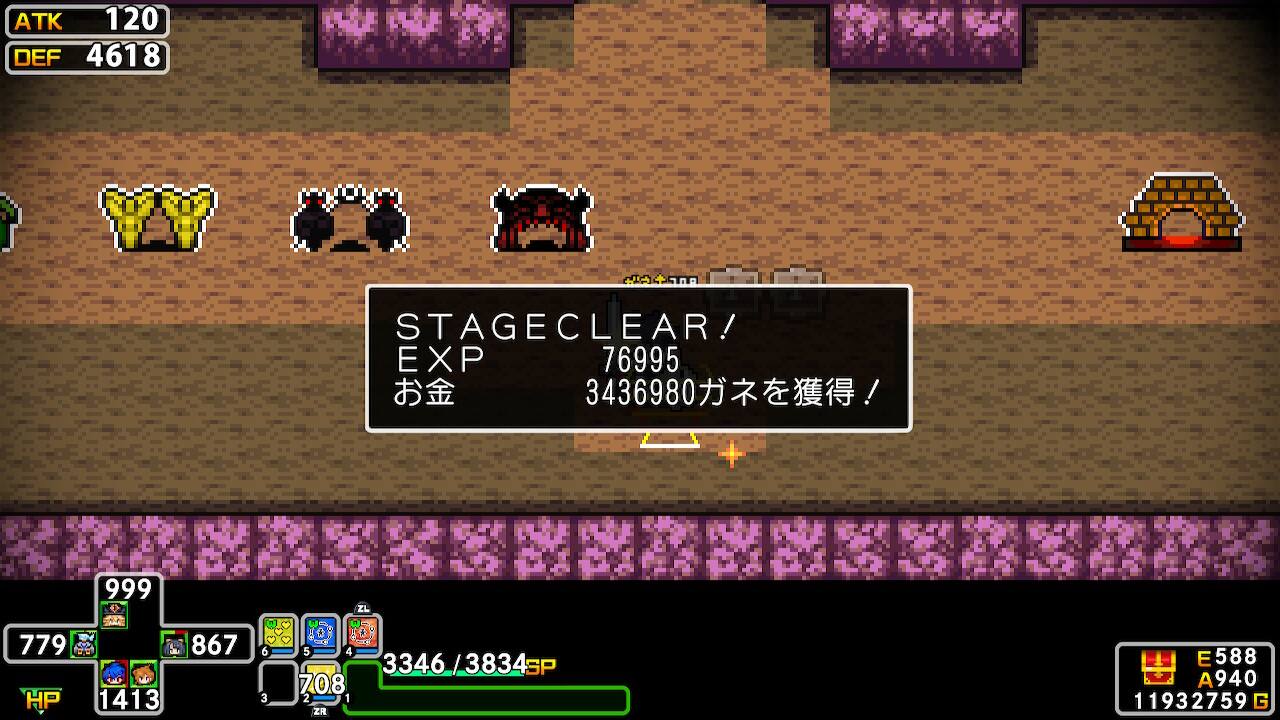Select the orange-haired party member portrait
The image size is (1280, 720).
[x=143, y=673]
